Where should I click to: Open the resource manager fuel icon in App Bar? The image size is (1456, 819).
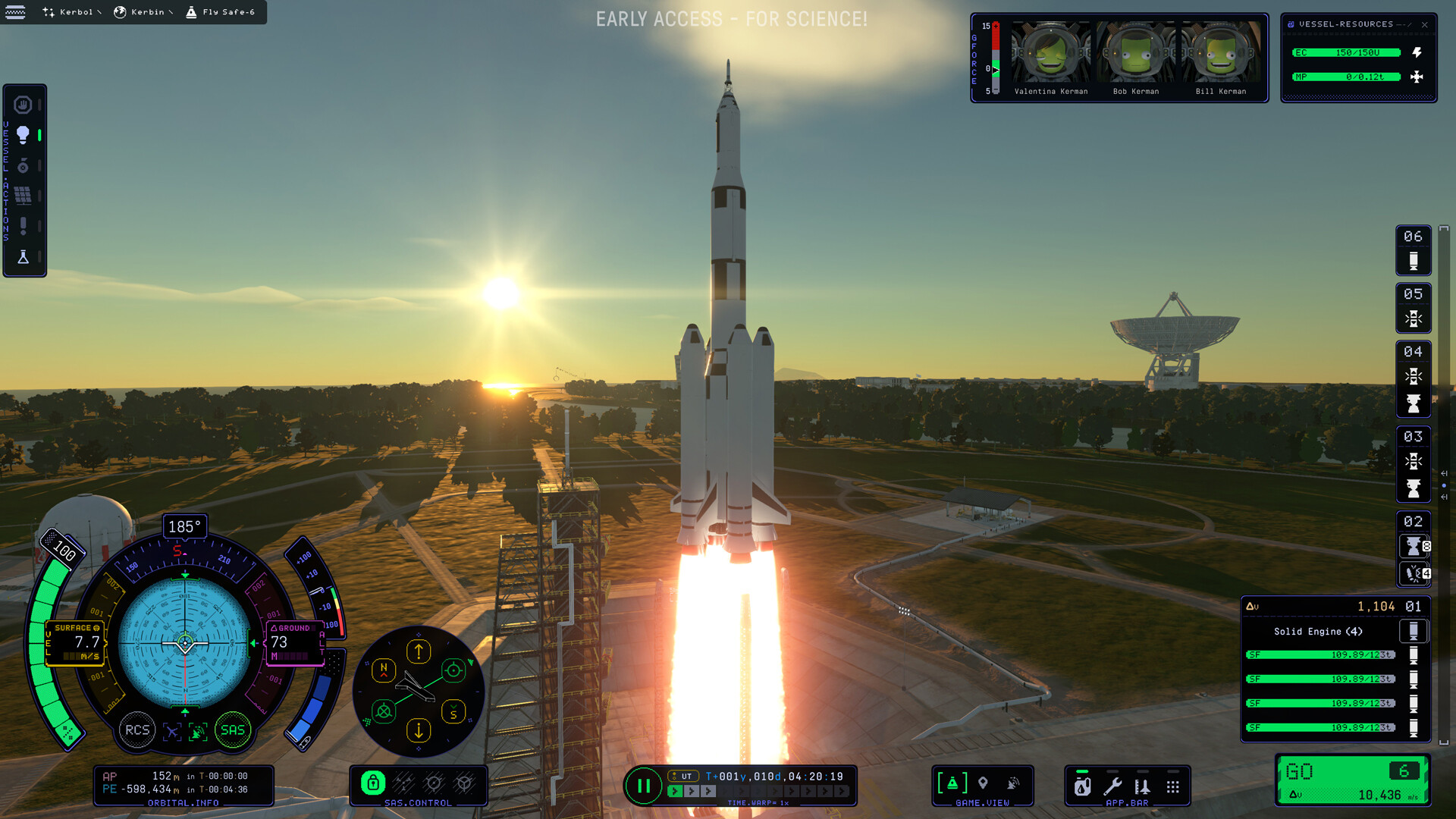tap(1082, 787)
